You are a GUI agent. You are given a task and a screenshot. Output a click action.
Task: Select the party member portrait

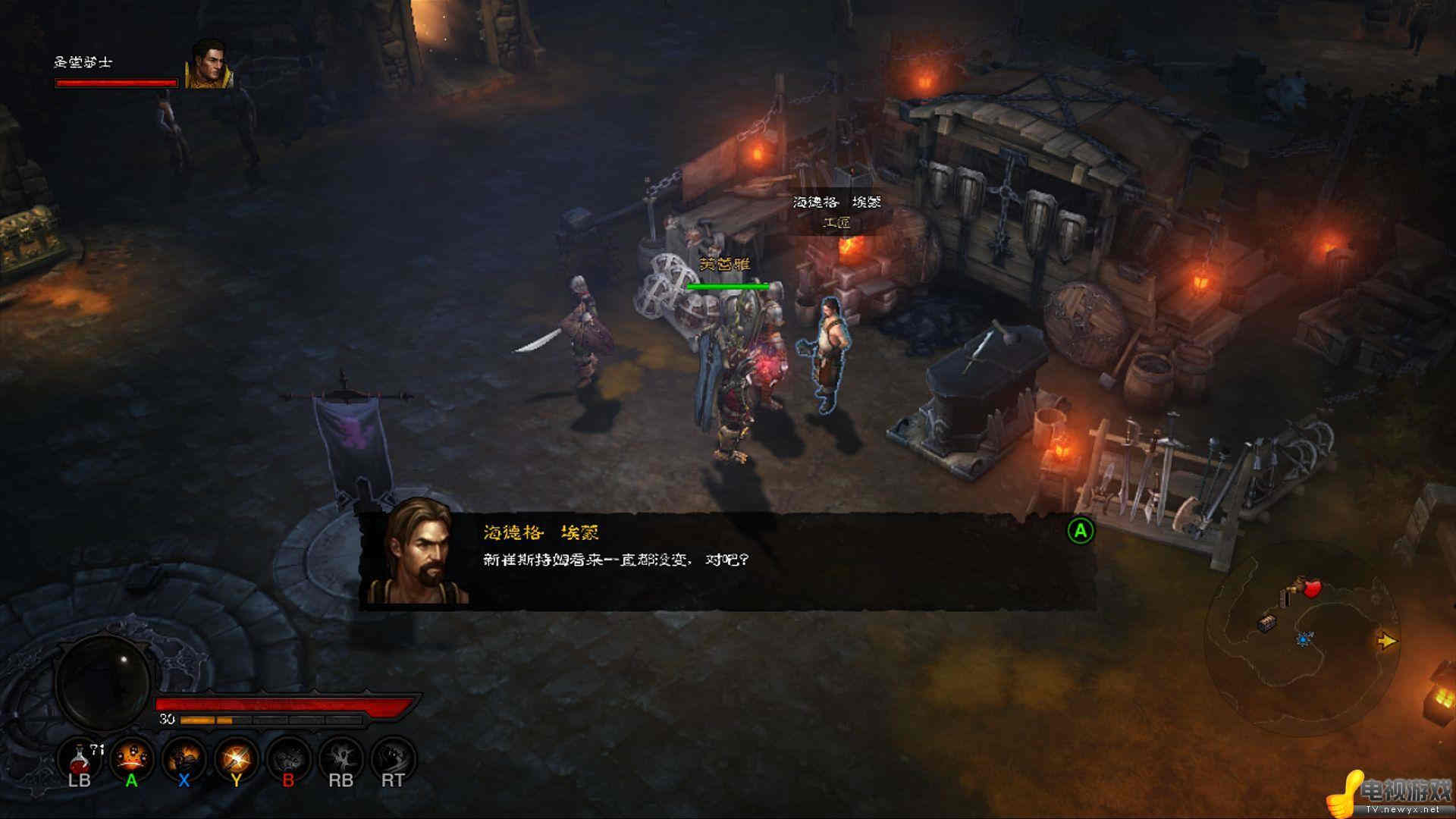coord(208,64)
